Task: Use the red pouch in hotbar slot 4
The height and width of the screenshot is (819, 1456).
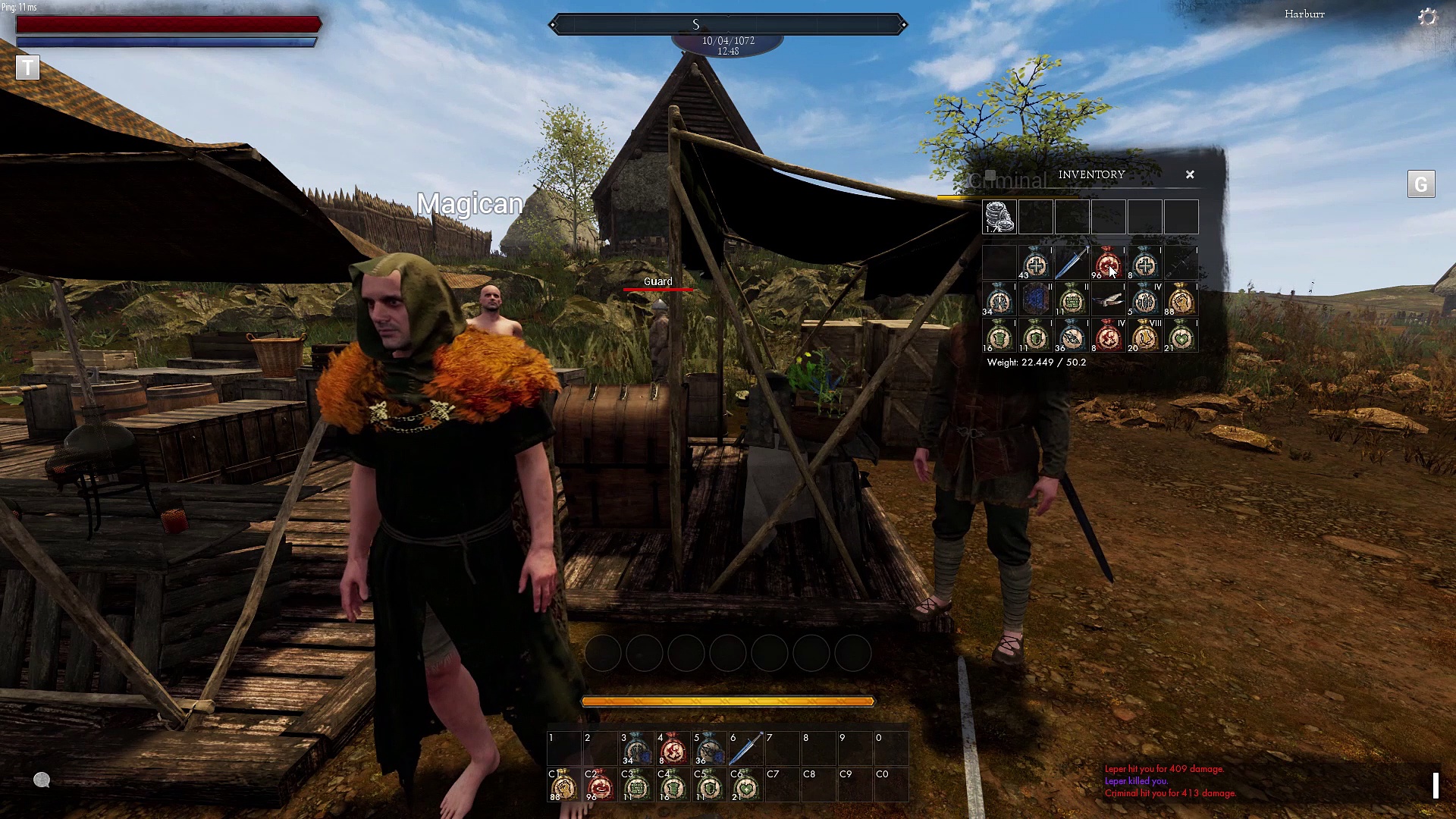Action: (x=673, y=749)
